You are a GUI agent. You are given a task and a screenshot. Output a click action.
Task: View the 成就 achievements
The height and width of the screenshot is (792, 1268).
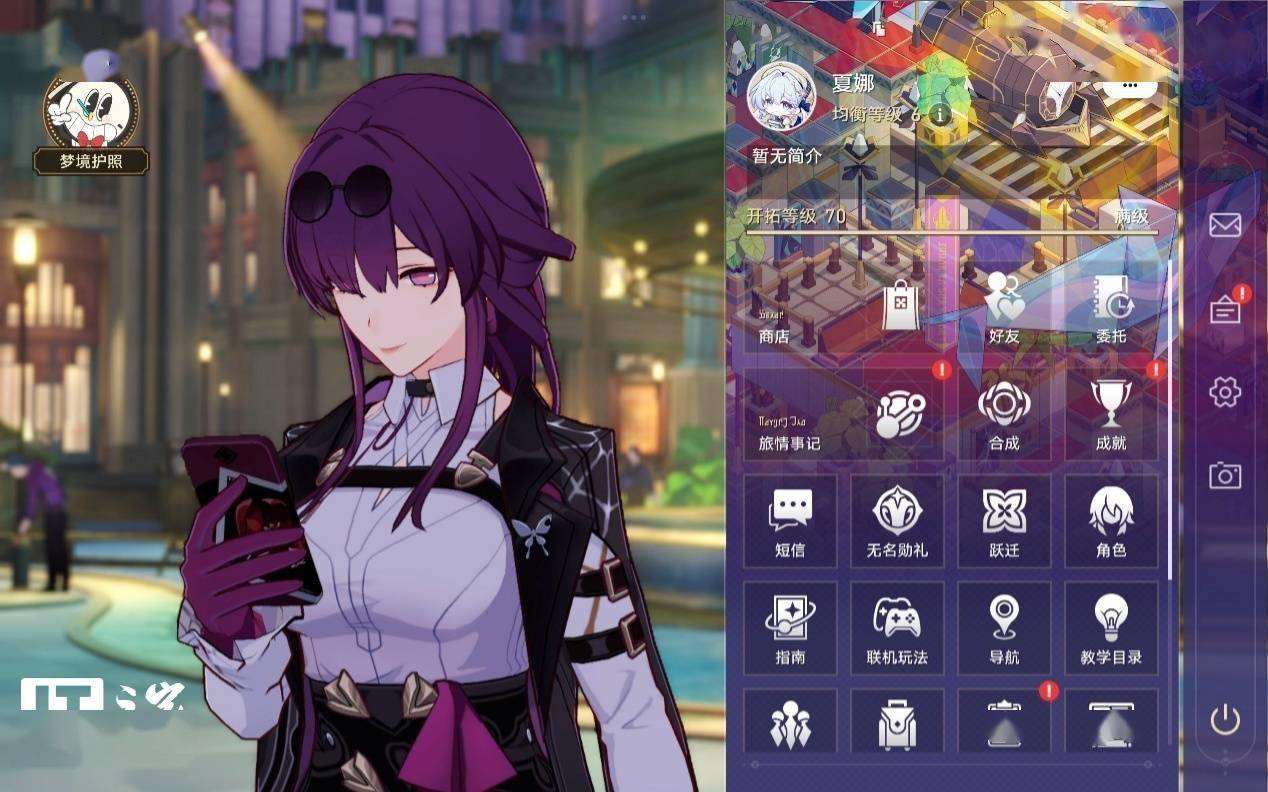coord(1111,414)
